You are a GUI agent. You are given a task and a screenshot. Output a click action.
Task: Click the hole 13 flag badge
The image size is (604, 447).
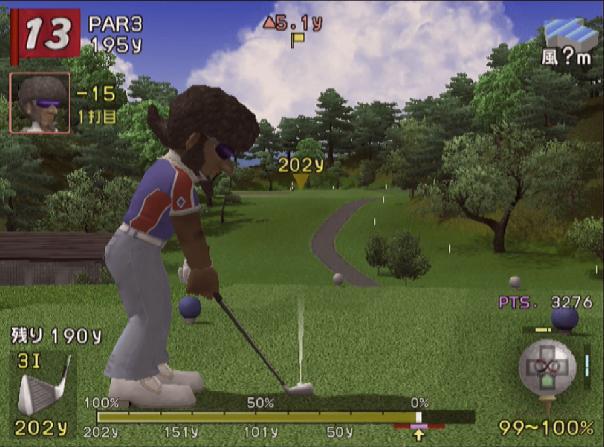(43, 33)
